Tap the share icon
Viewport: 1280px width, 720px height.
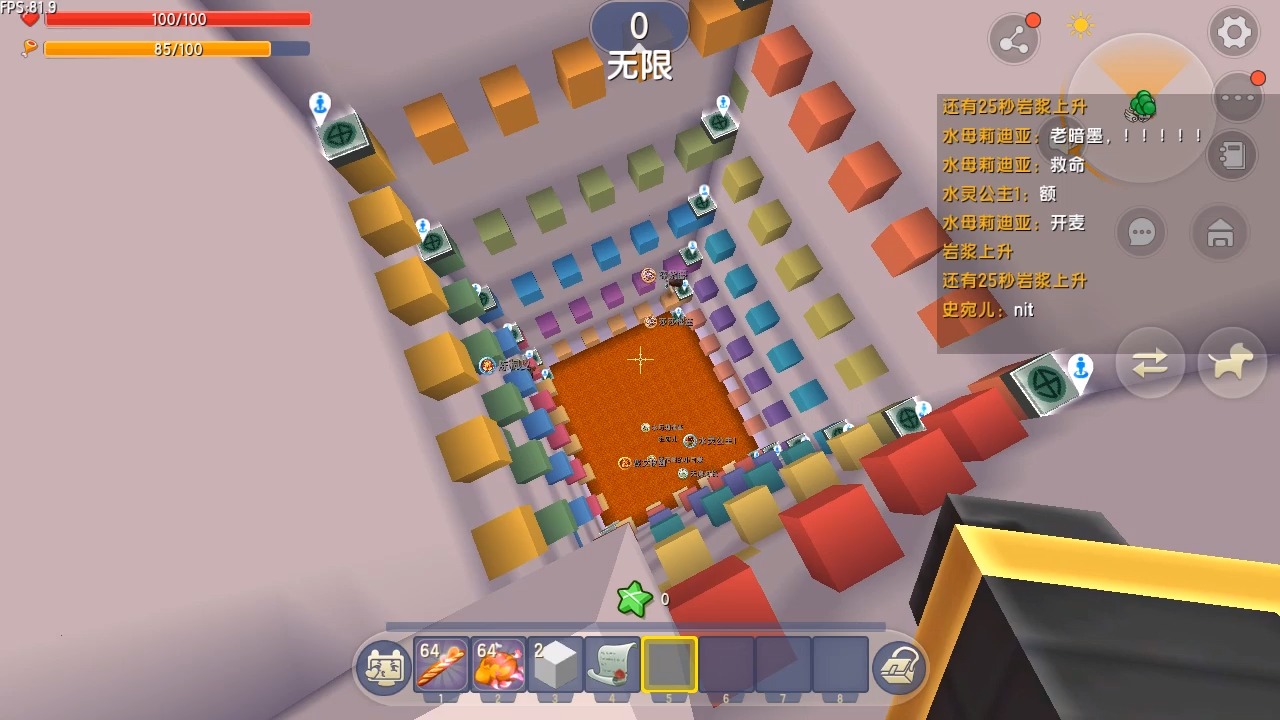(x=1013, y=39)
